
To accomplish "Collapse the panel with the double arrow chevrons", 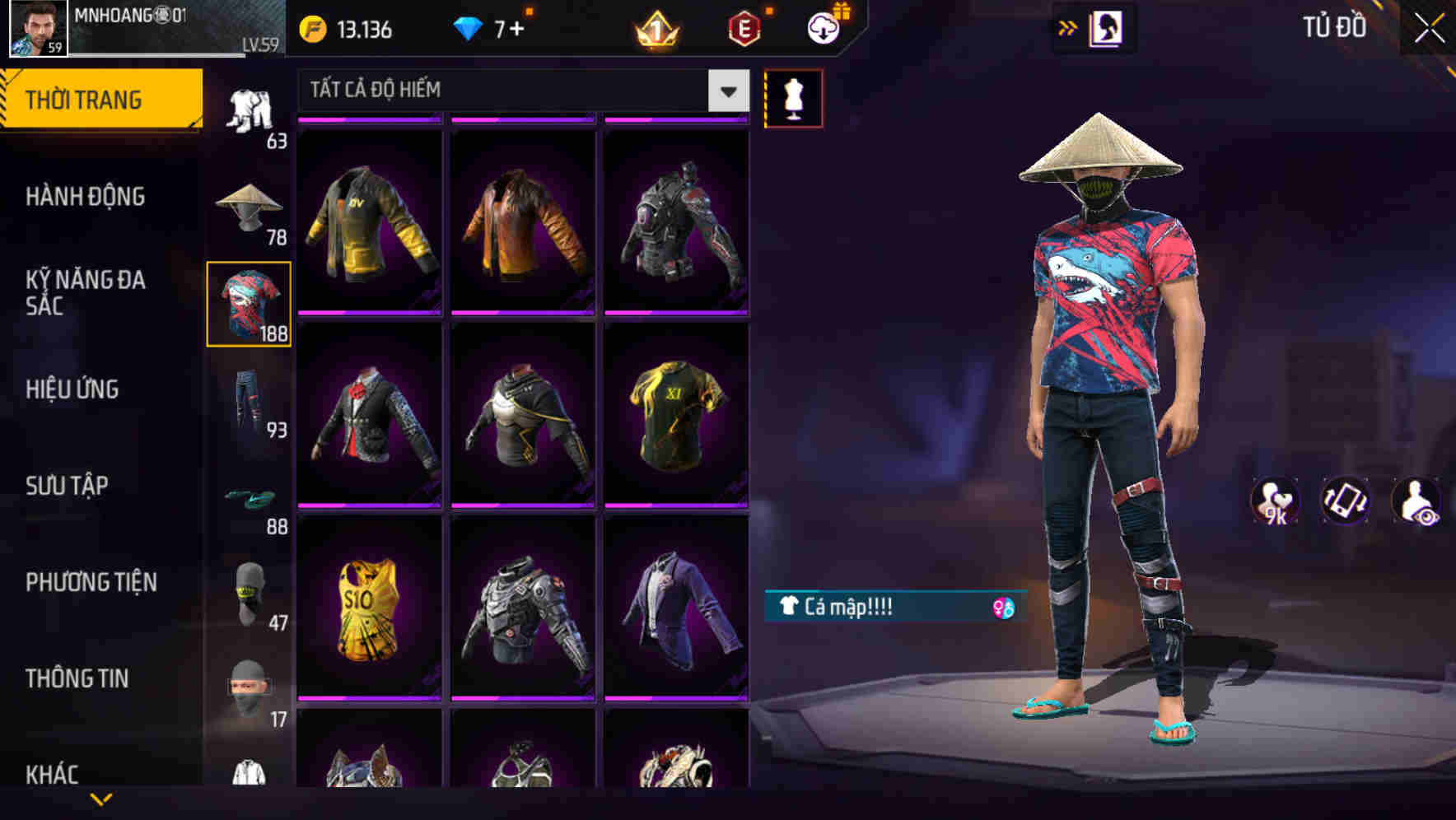I will (1069, 27).
